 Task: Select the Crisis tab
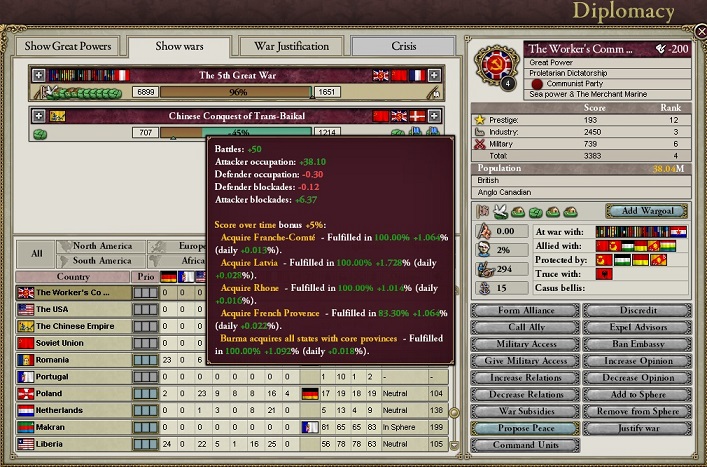click(404, 46)
